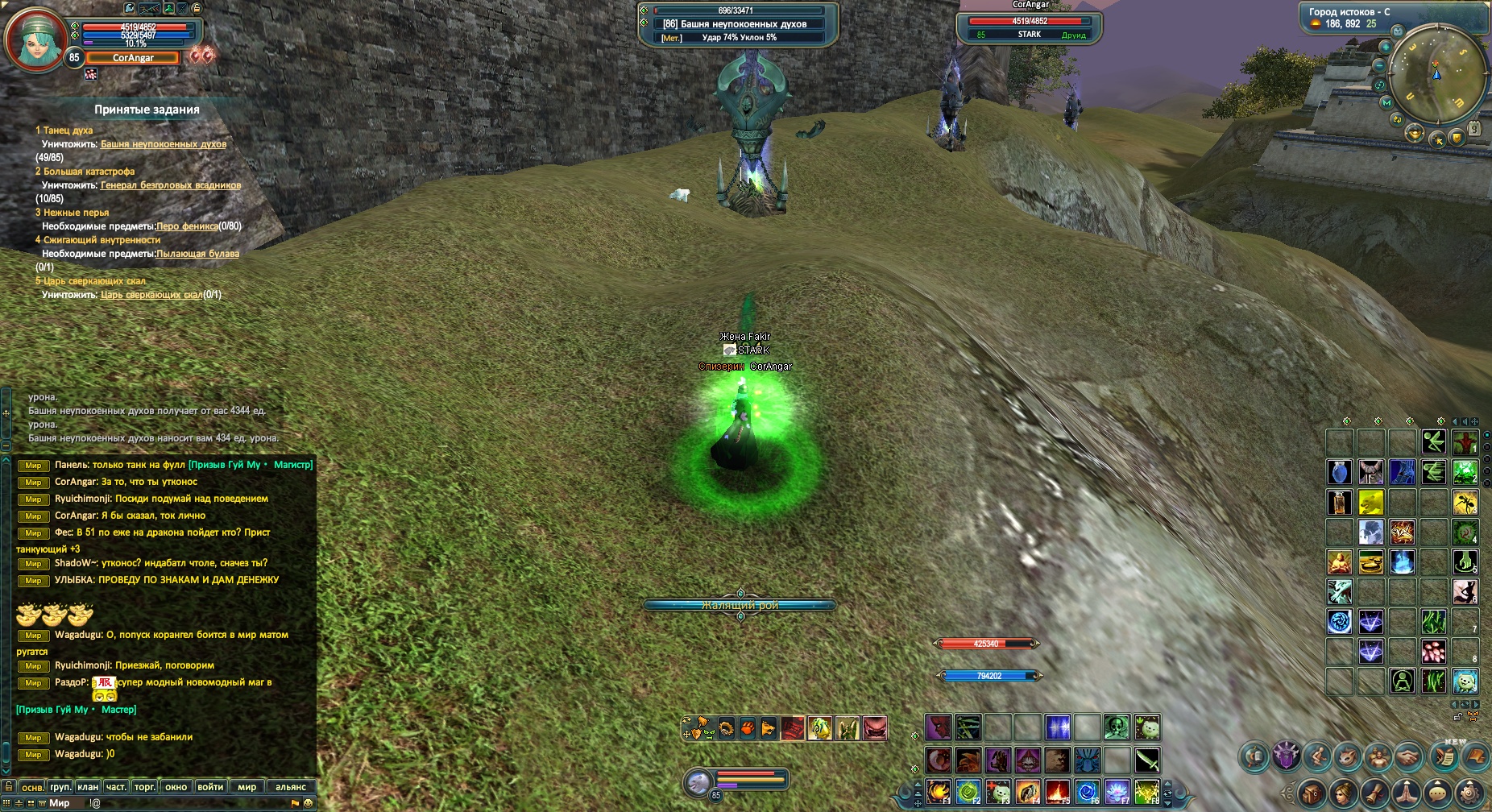This screenshot has height=812, width=1492.
Task: Click the CorAngar player portrait
Action: click(35, 38)
